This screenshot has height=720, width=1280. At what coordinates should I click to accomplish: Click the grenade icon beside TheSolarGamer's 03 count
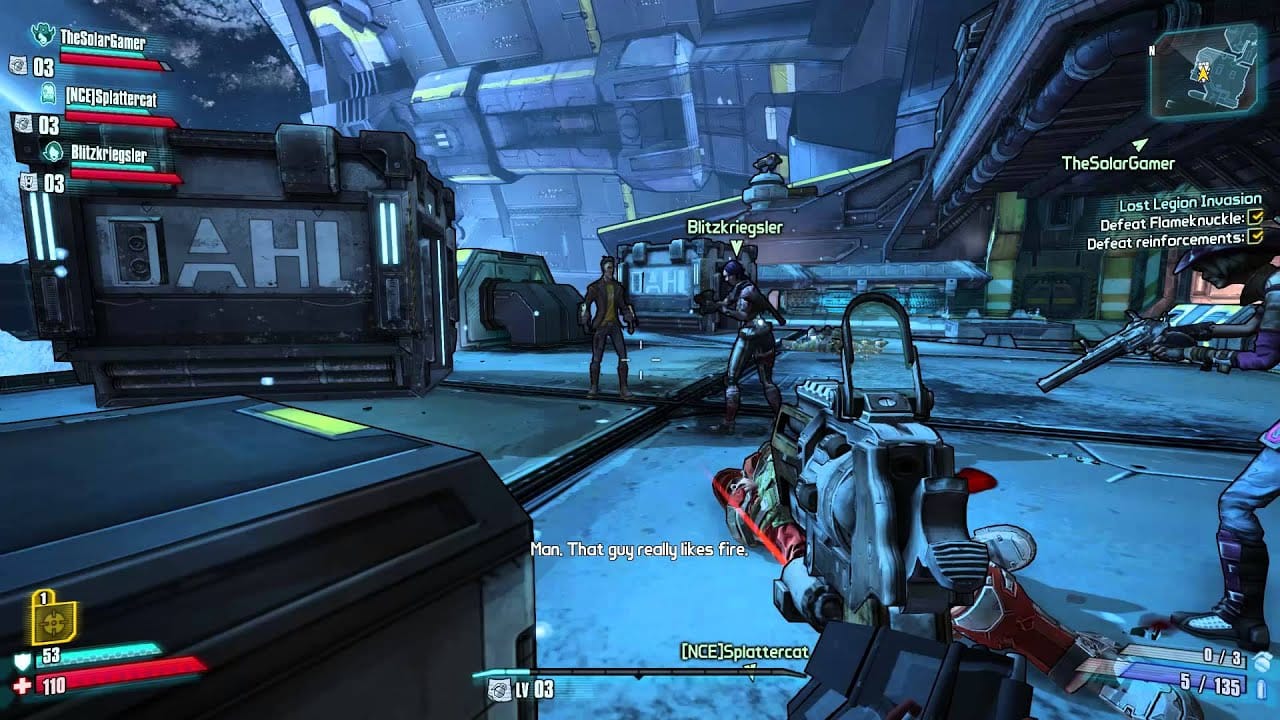click(18, 67)
